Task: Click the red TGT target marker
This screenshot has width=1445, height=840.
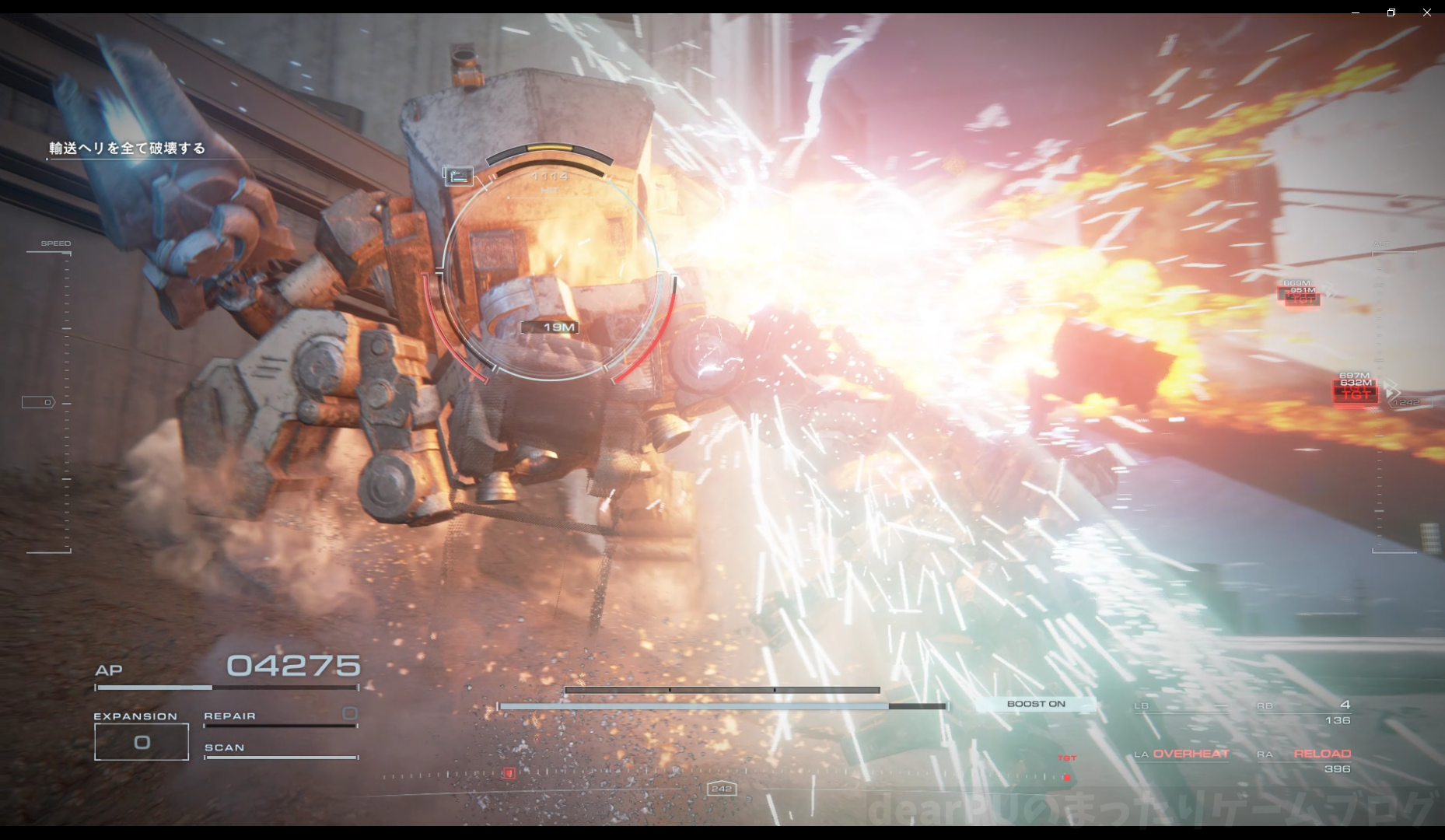Action: click(1355, 394)
